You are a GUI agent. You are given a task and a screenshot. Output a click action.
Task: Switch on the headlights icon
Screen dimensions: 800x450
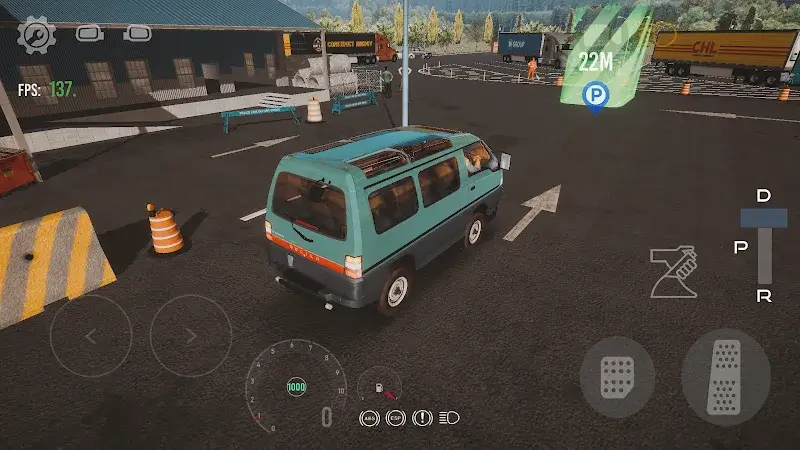click(448, 417)
